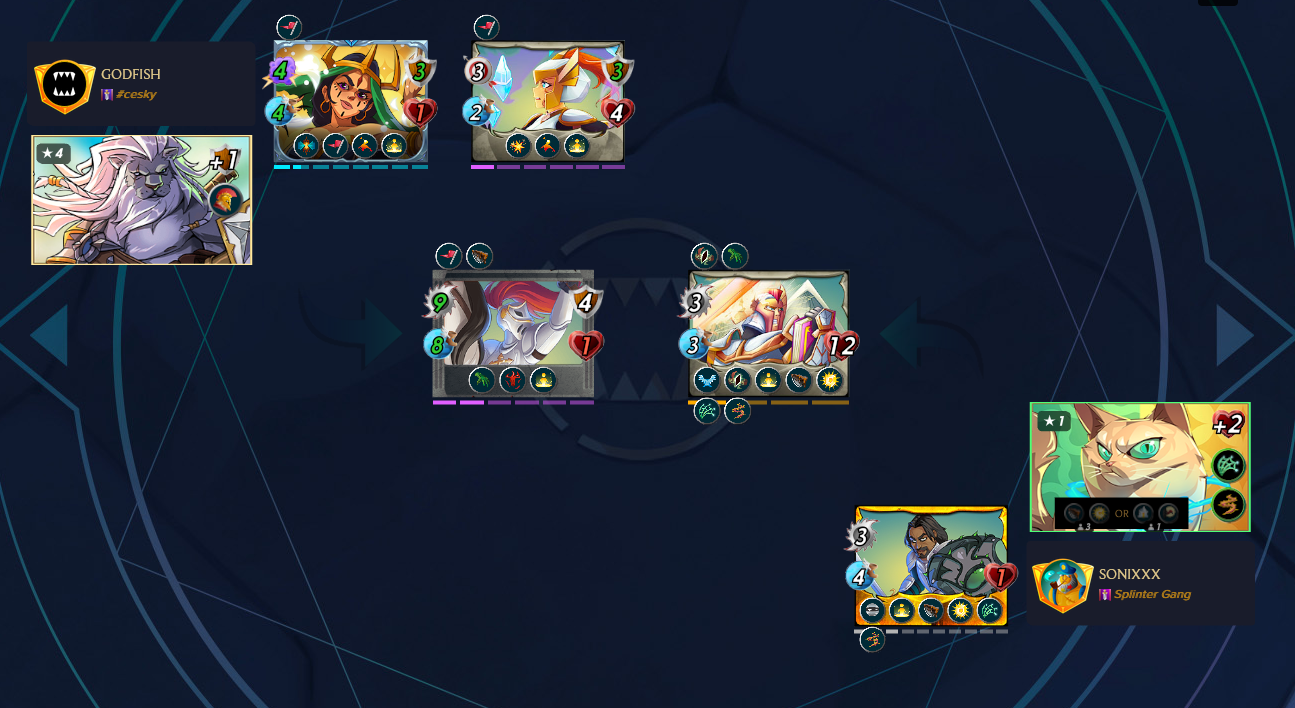Select the bearded man with beast card
The width and height of the screenshot is (1295, 708).
(x=931, y=566)
